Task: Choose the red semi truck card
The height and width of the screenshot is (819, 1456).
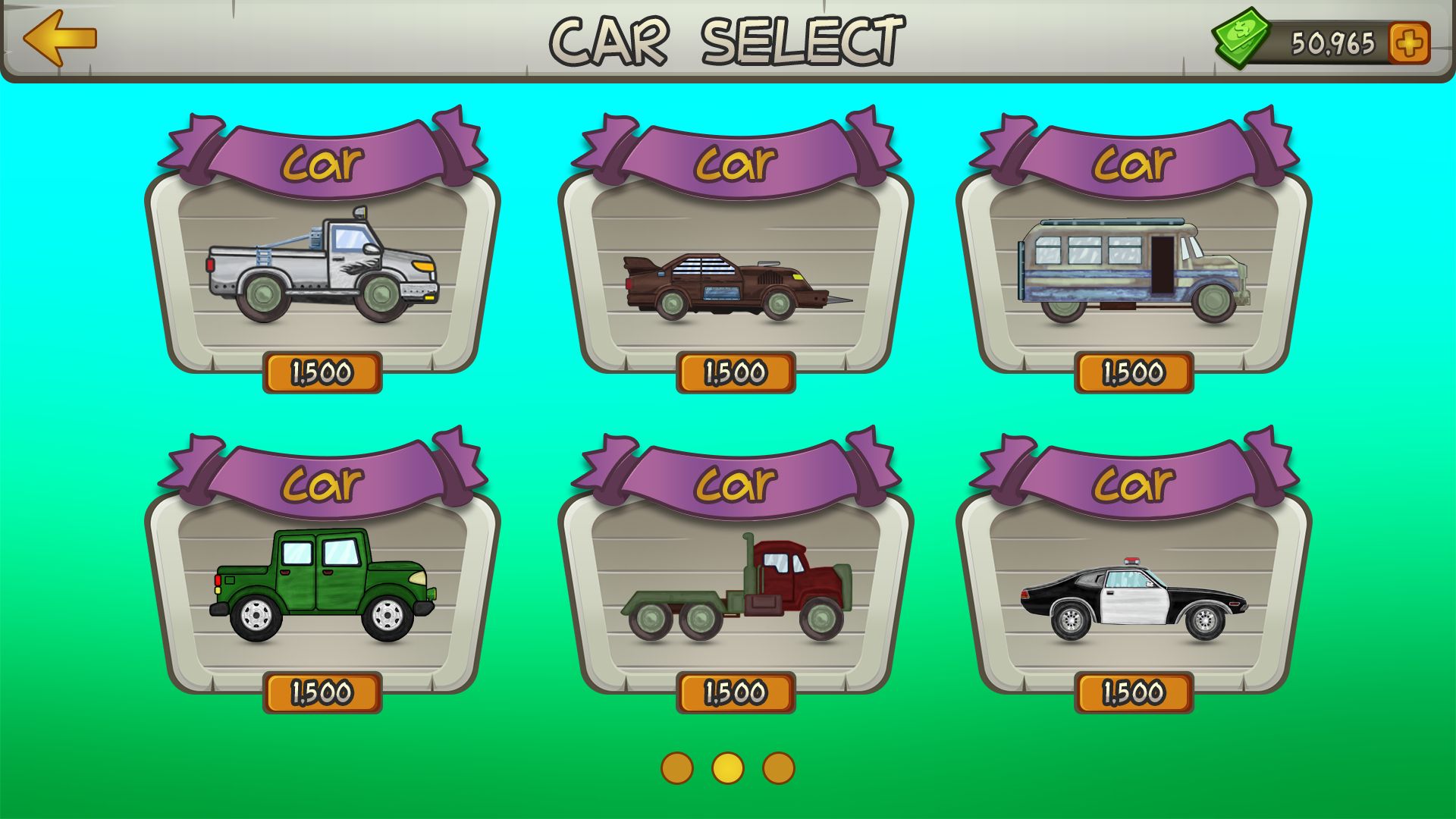Action: coord(736,588)
